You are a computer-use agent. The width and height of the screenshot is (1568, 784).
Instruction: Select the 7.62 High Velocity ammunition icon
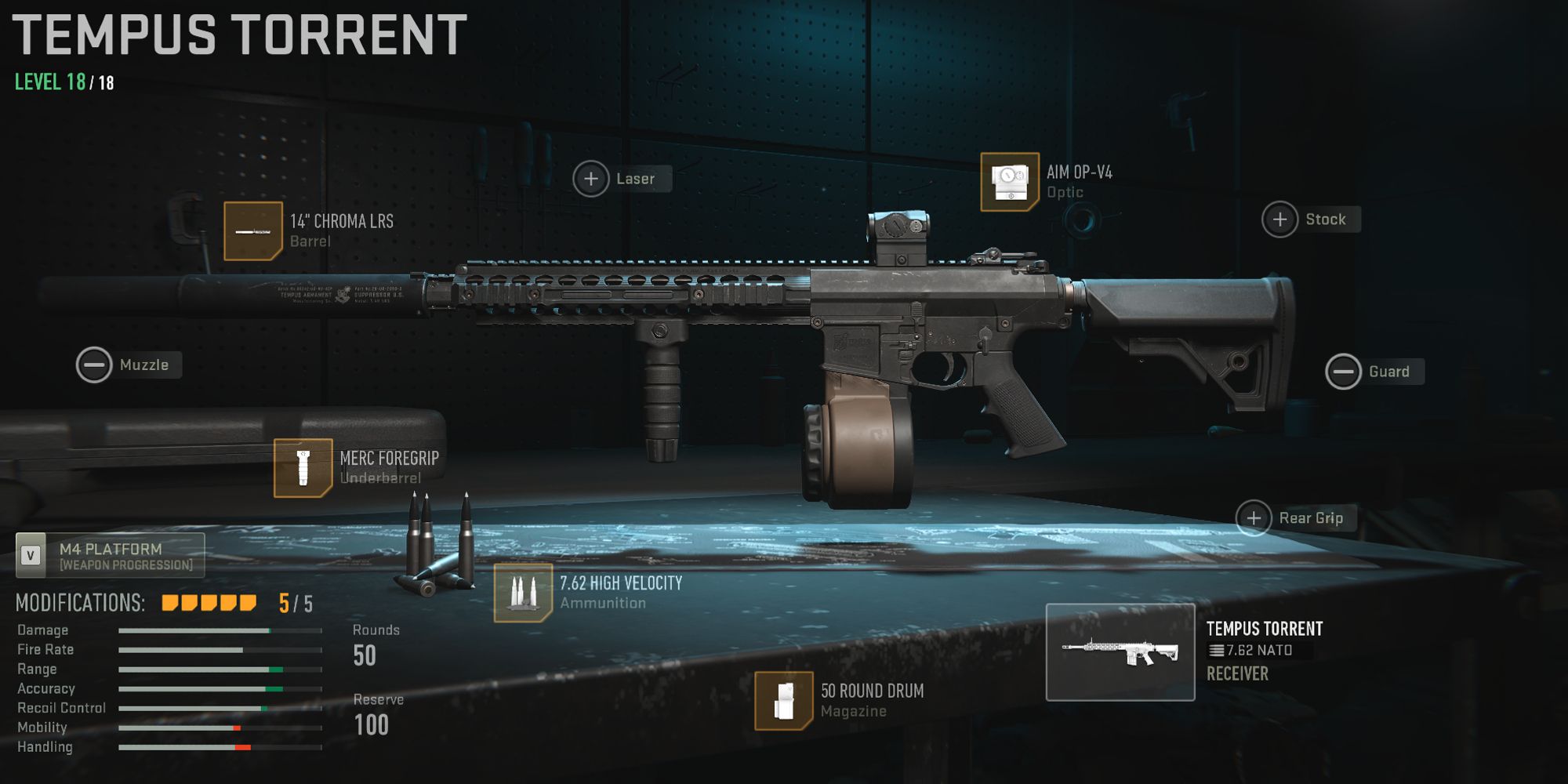[x=524, y=593]
